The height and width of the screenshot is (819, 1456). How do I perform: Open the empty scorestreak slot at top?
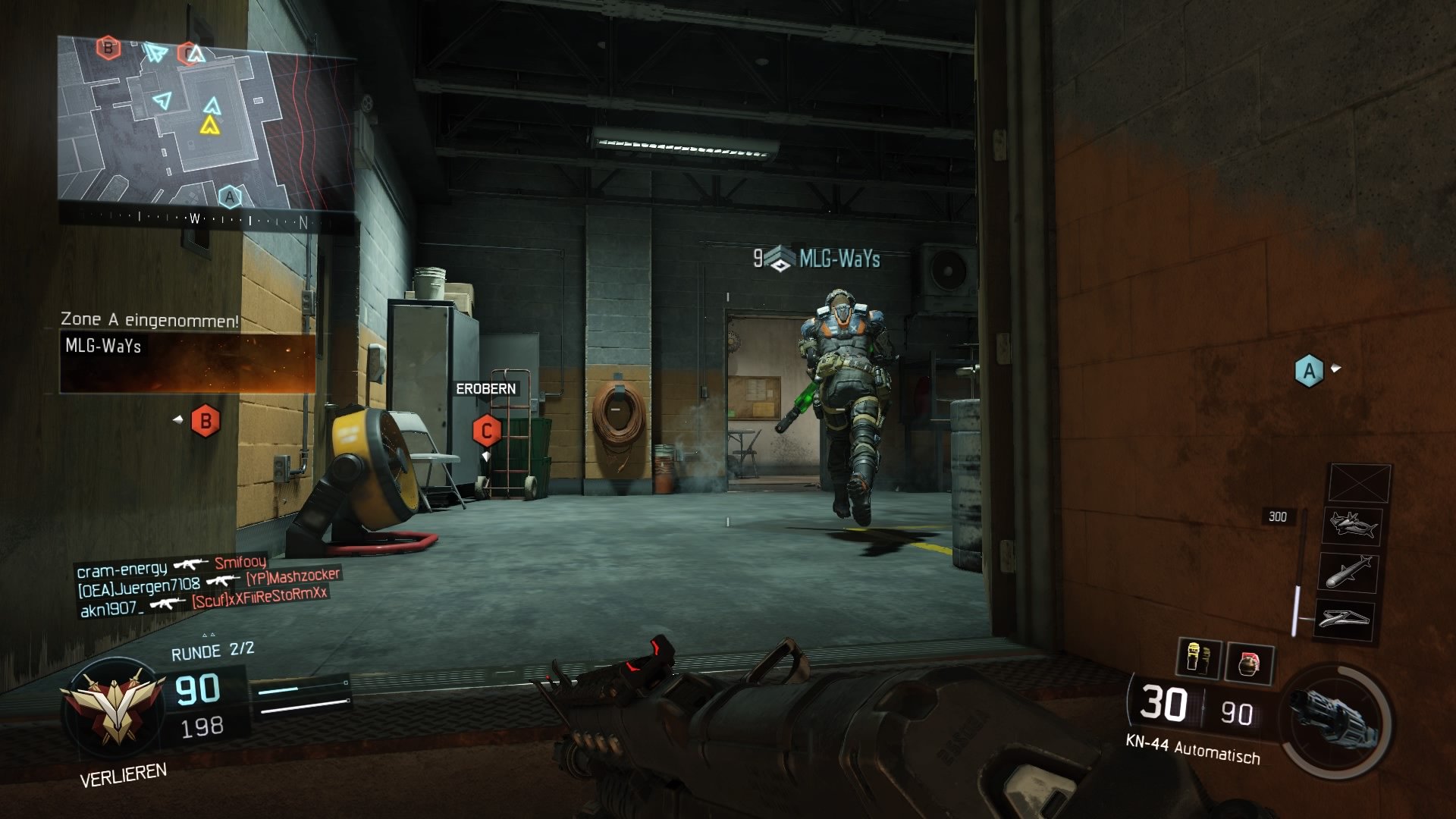[x=1358, y=482]
